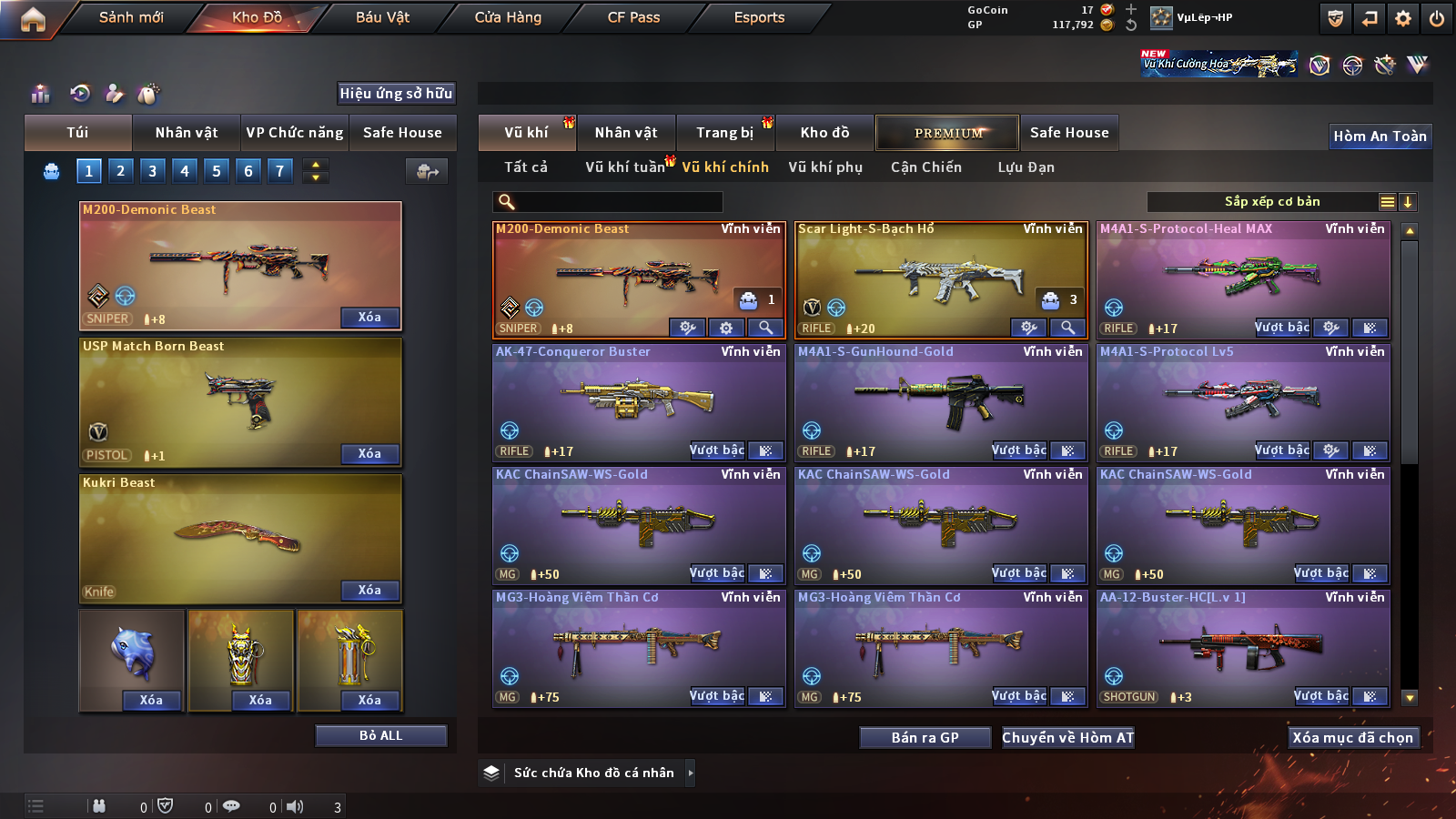
Task: Switch to Báu Vật menu
Action: click(382, 17)
